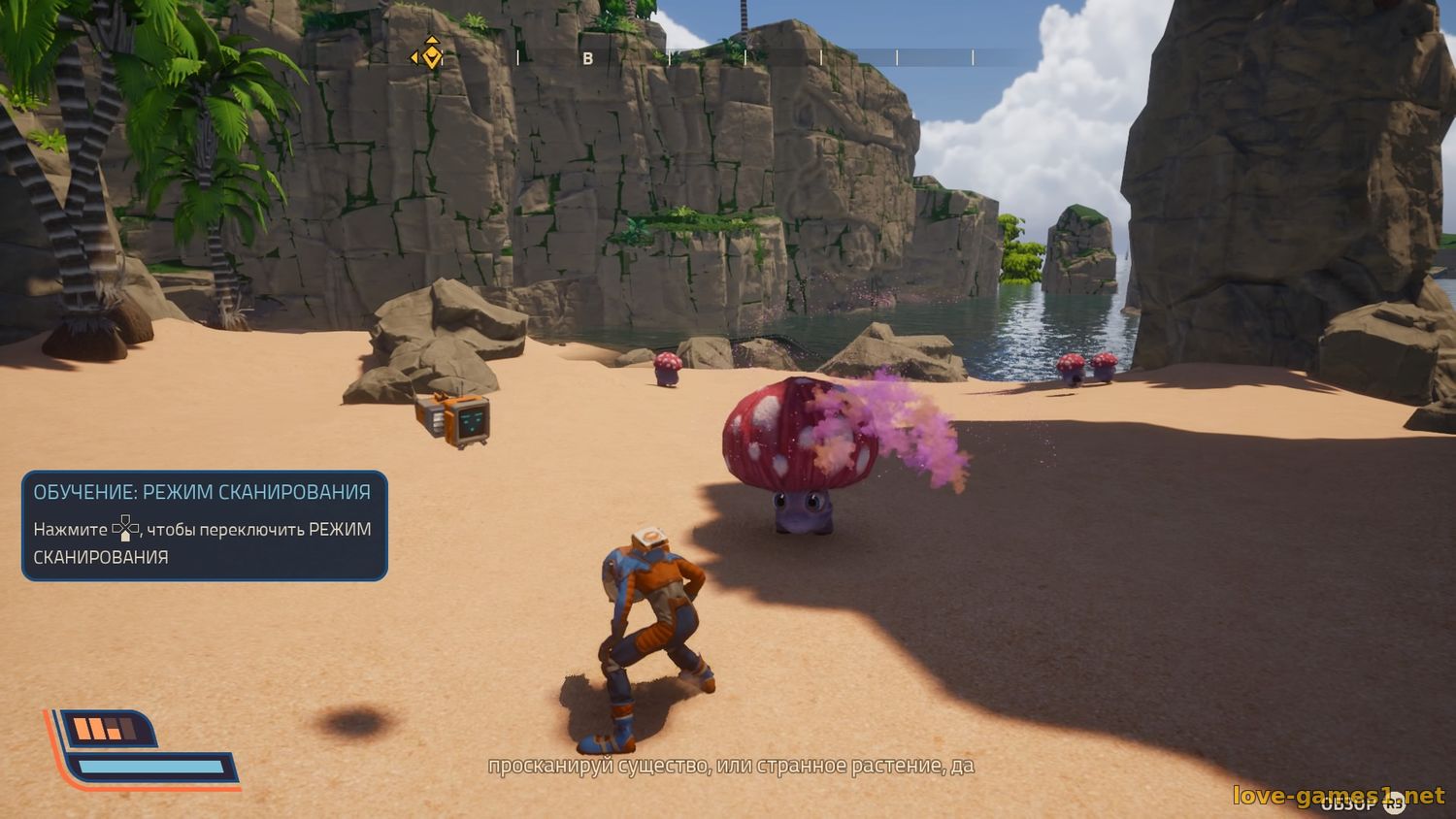This screenshot has height=819, width=1456.
Task: Select the scan mode tutorial panel
Action: [205, 525]
